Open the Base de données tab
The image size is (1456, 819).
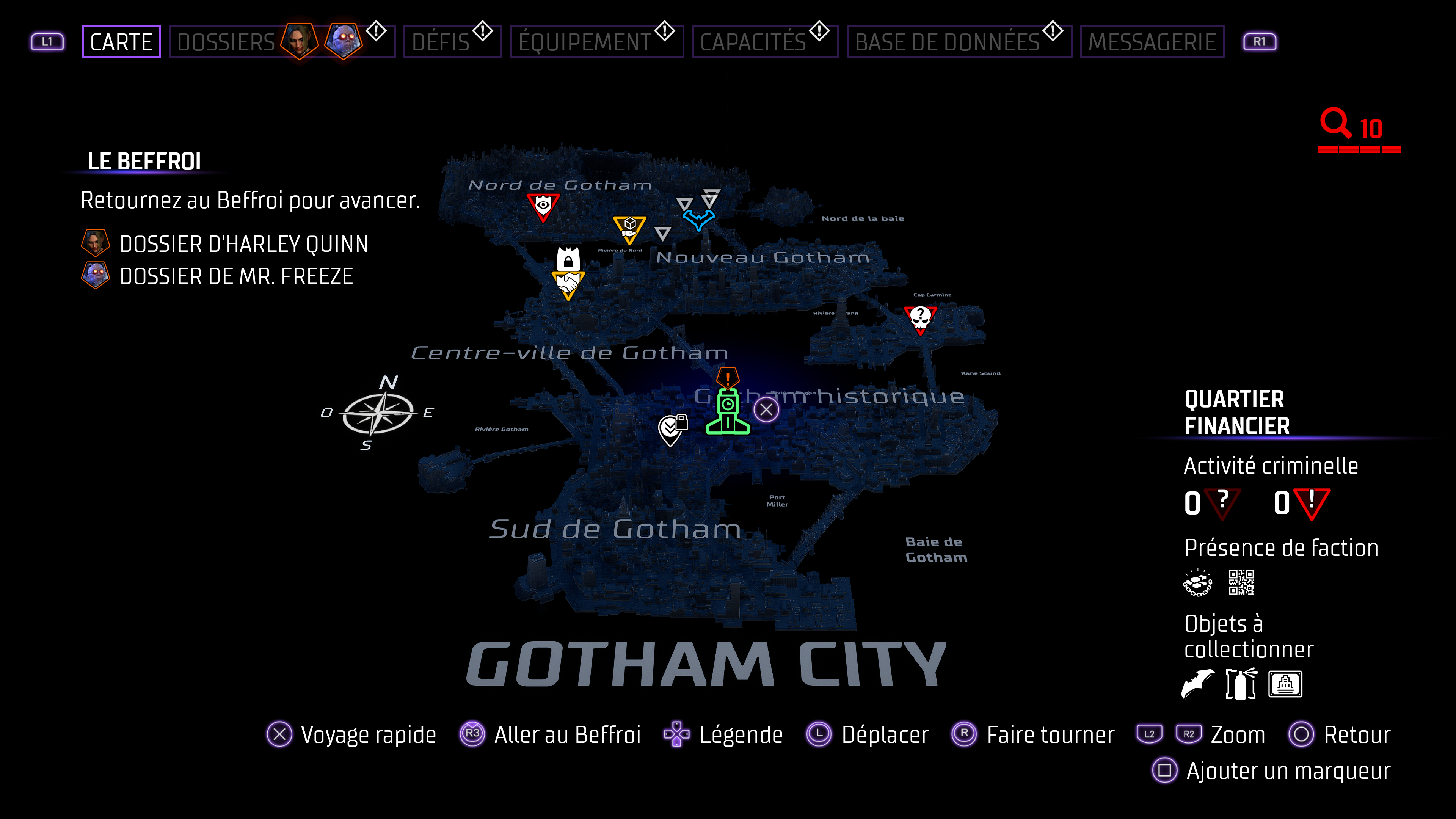coord(947,42)
